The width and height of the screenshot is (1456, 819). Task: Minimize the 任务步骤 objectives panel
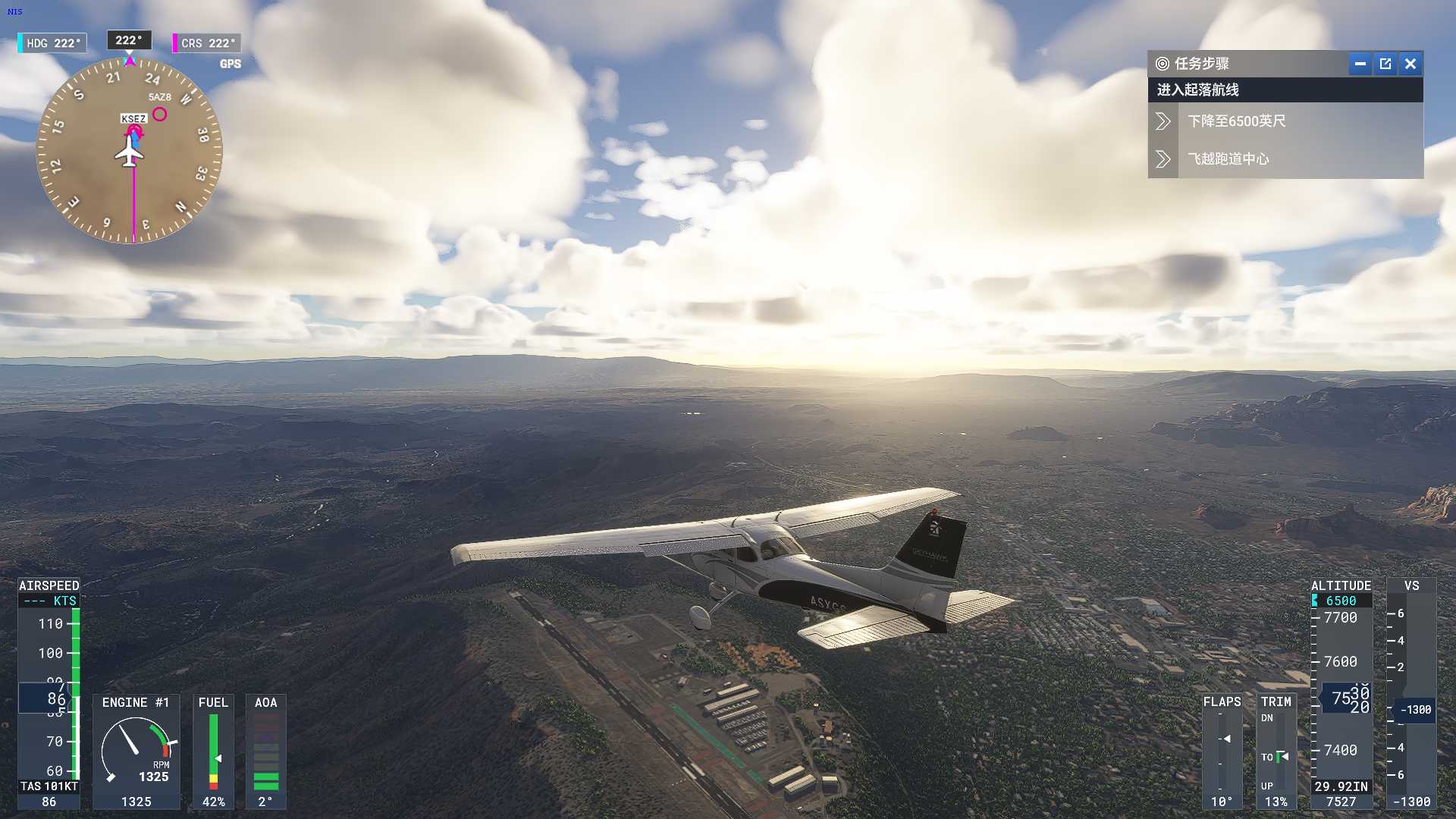click(x=1360, y=64)
